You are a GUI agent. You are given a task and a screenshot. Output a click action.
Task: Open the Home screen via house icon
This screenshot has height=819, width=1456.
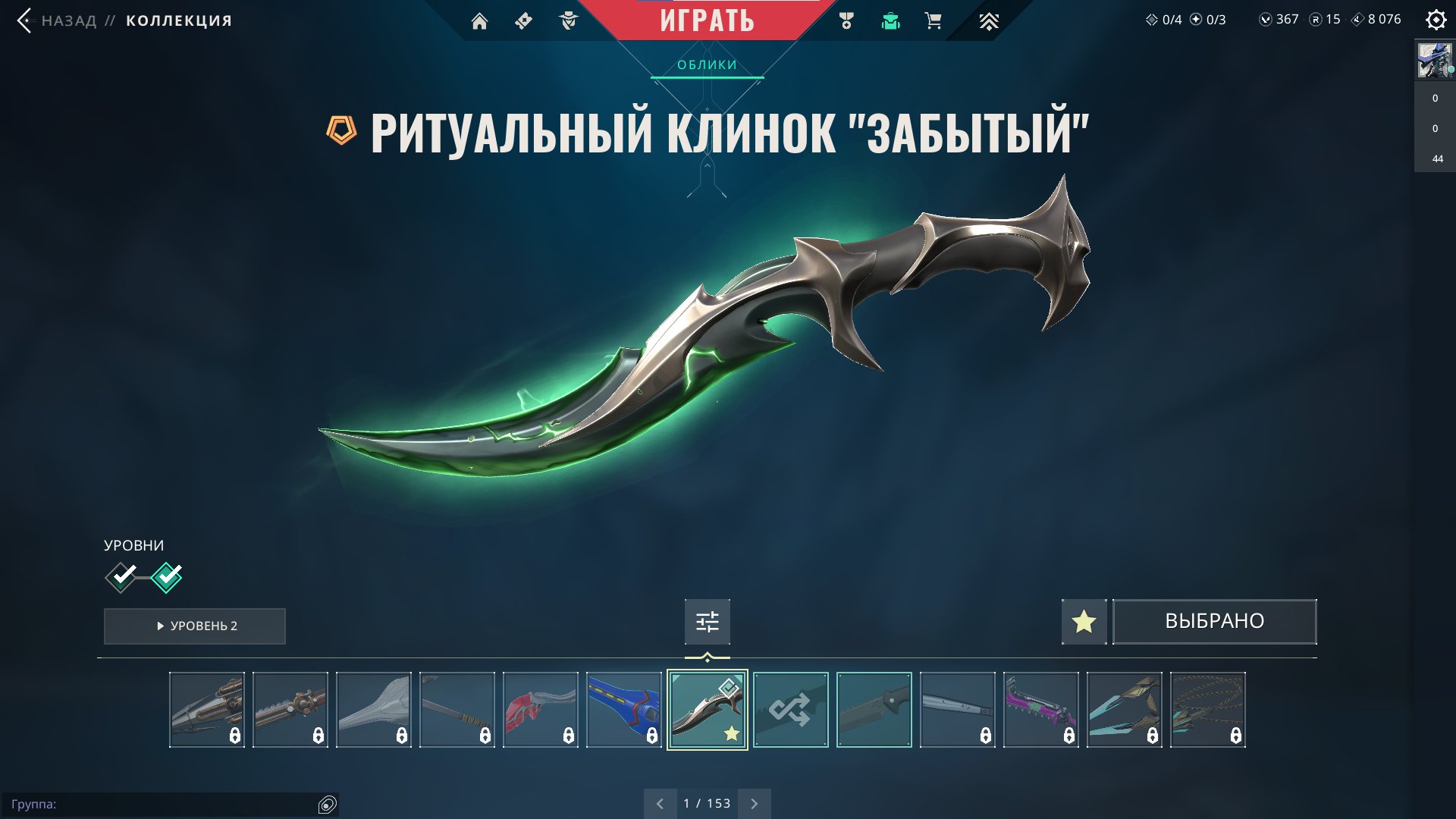point(481,20)
